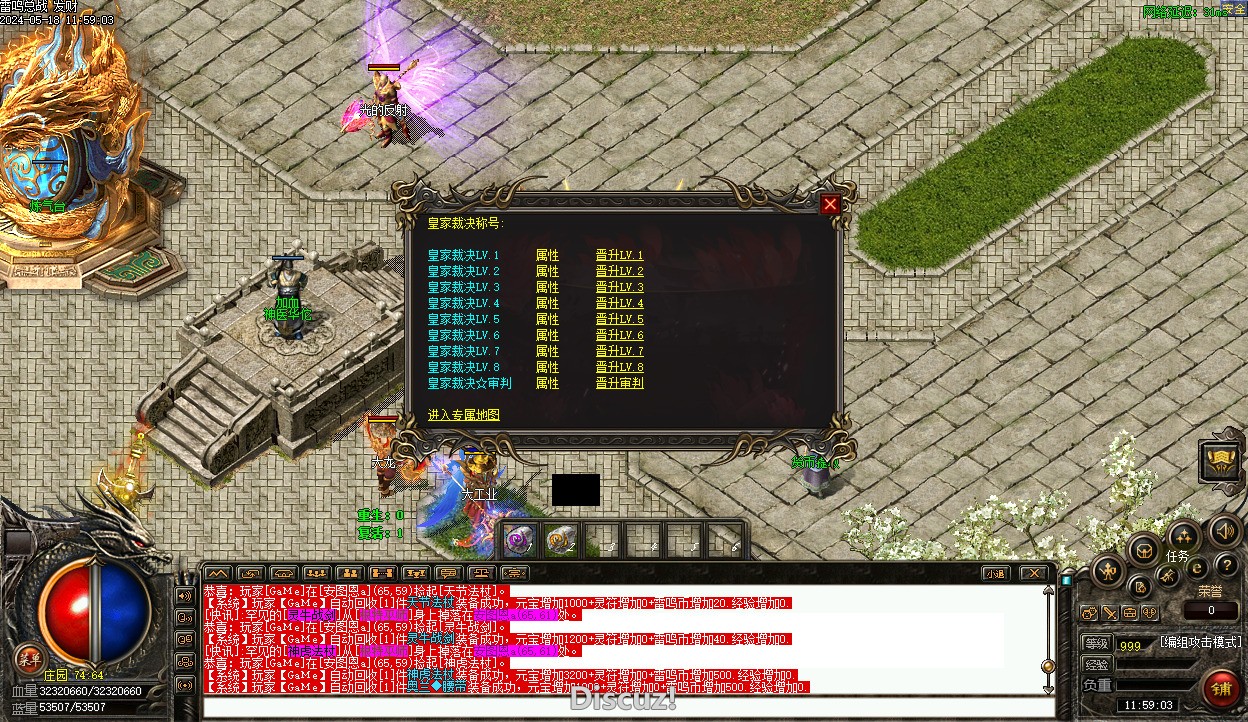
Task: Toggle the sound speaker button
Action: [1223, 530]
